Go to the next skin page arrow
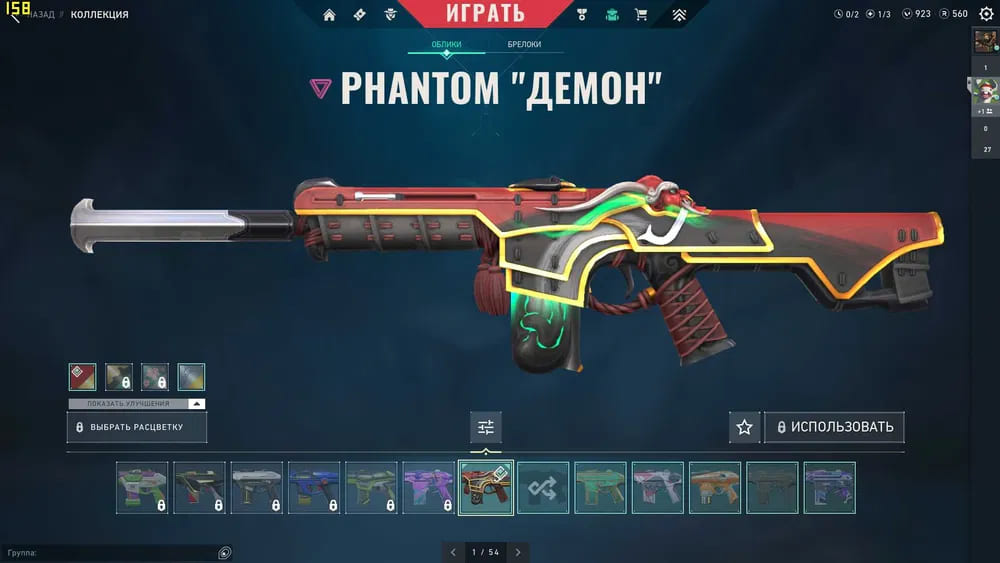The height and width of the screenshot is (563, 1000). (518, 552)
